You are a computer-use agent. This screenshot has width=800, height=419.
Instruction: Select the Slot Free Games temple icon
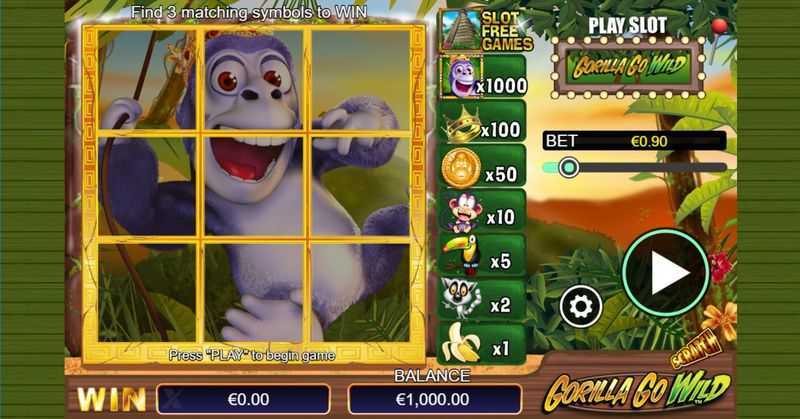tap(461, 30)
